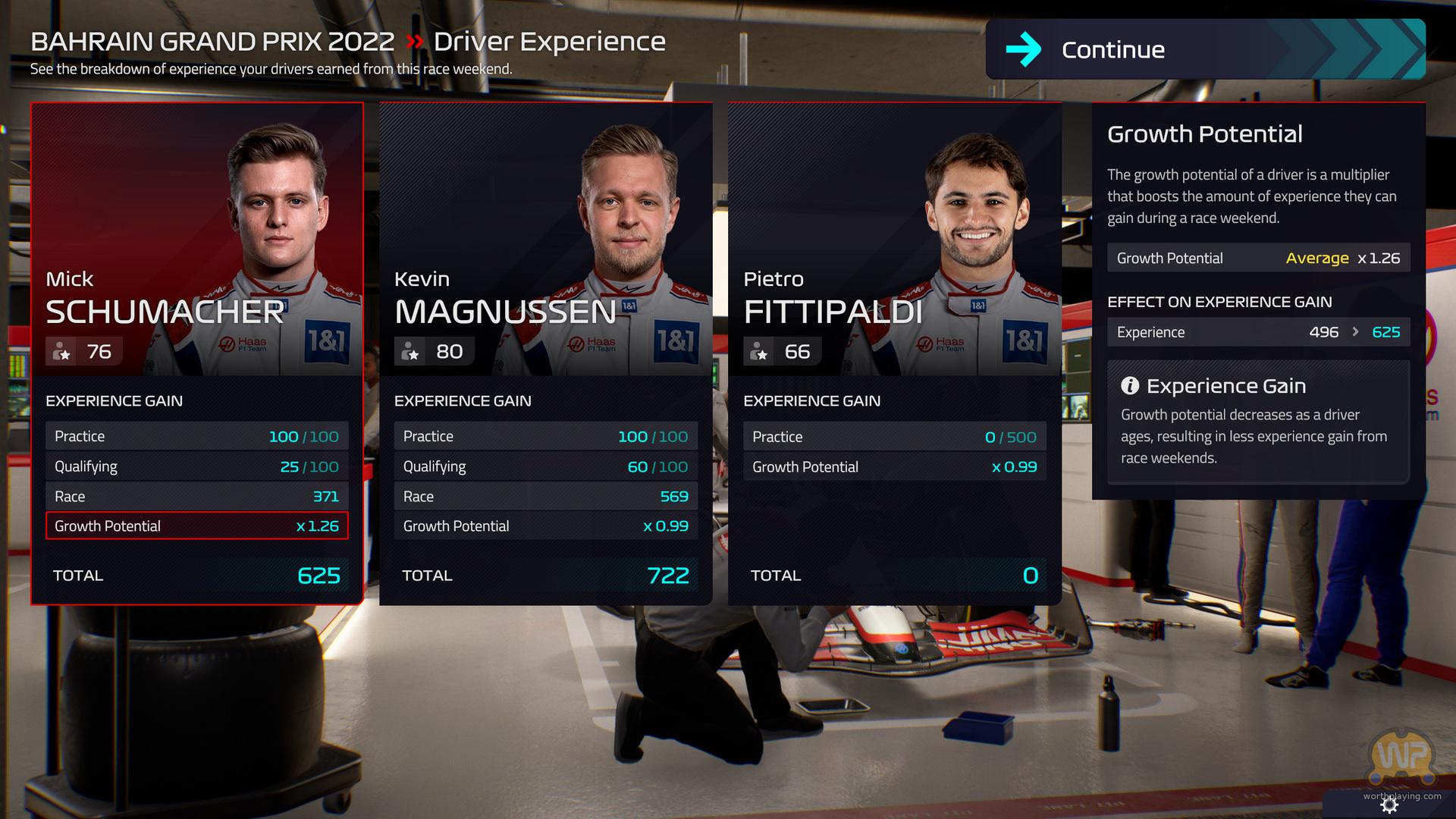Click the Continue button
1456x819 pixels.
pos(1204,49)
